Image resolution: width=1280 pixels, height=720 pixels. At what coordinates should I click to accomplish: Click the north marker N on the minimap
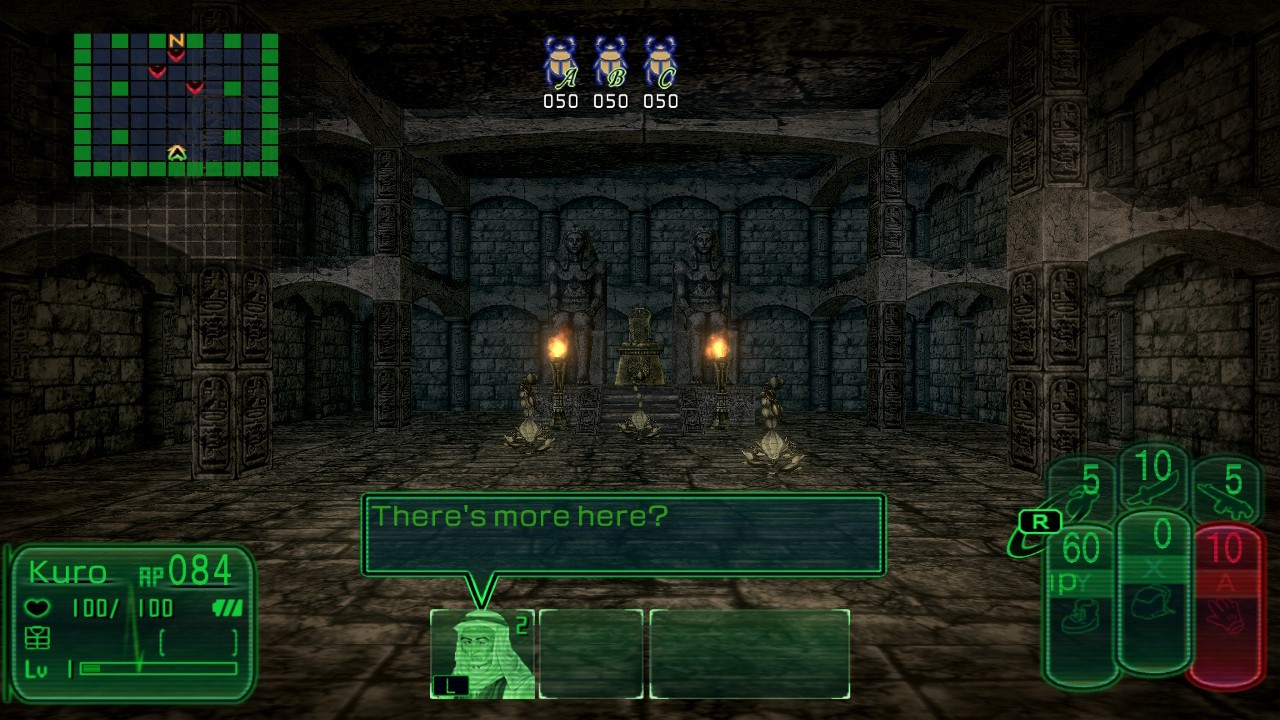178,40
